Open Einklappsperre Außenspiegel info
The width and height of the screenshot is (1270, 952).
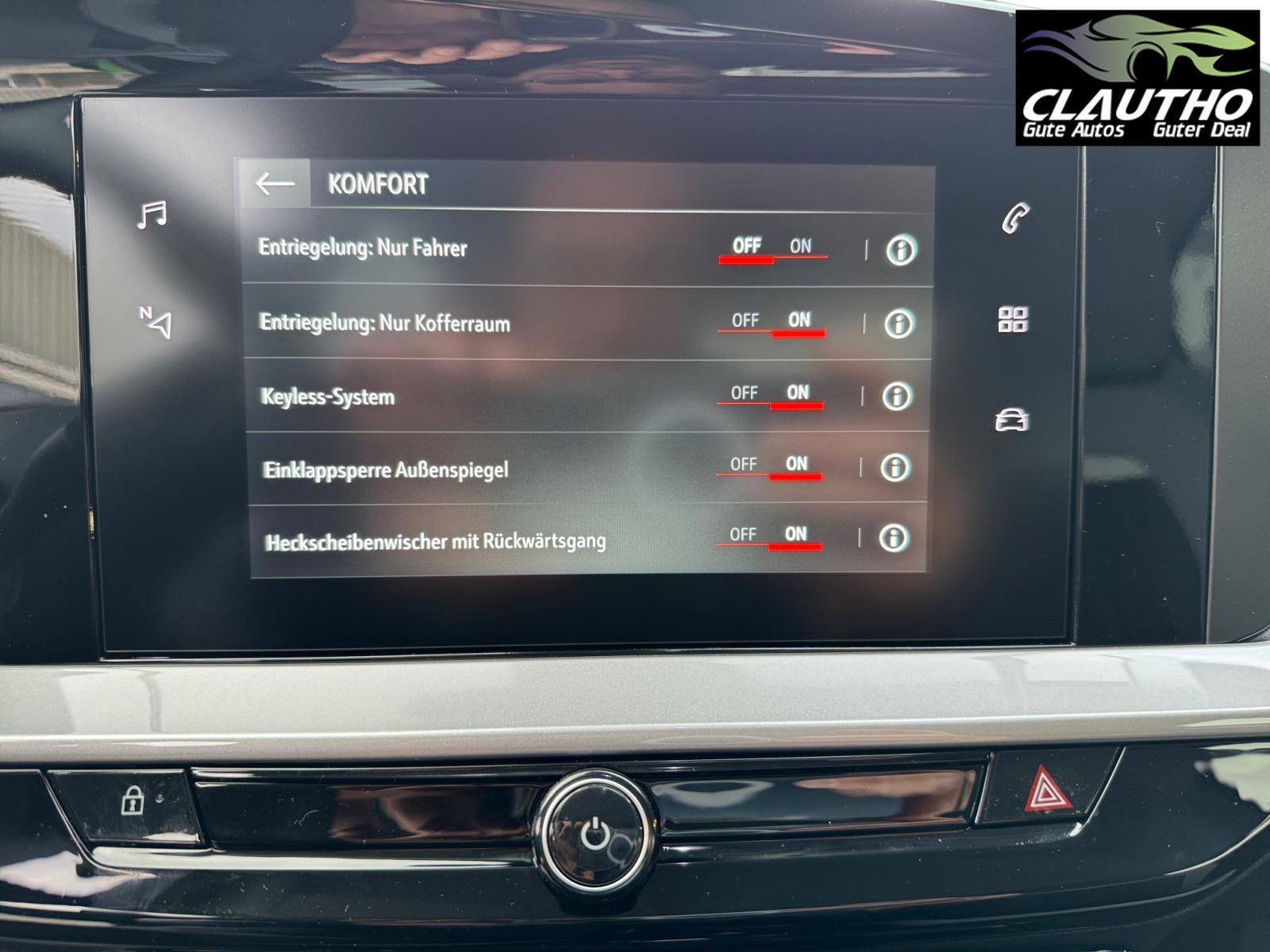coord(895,468)
